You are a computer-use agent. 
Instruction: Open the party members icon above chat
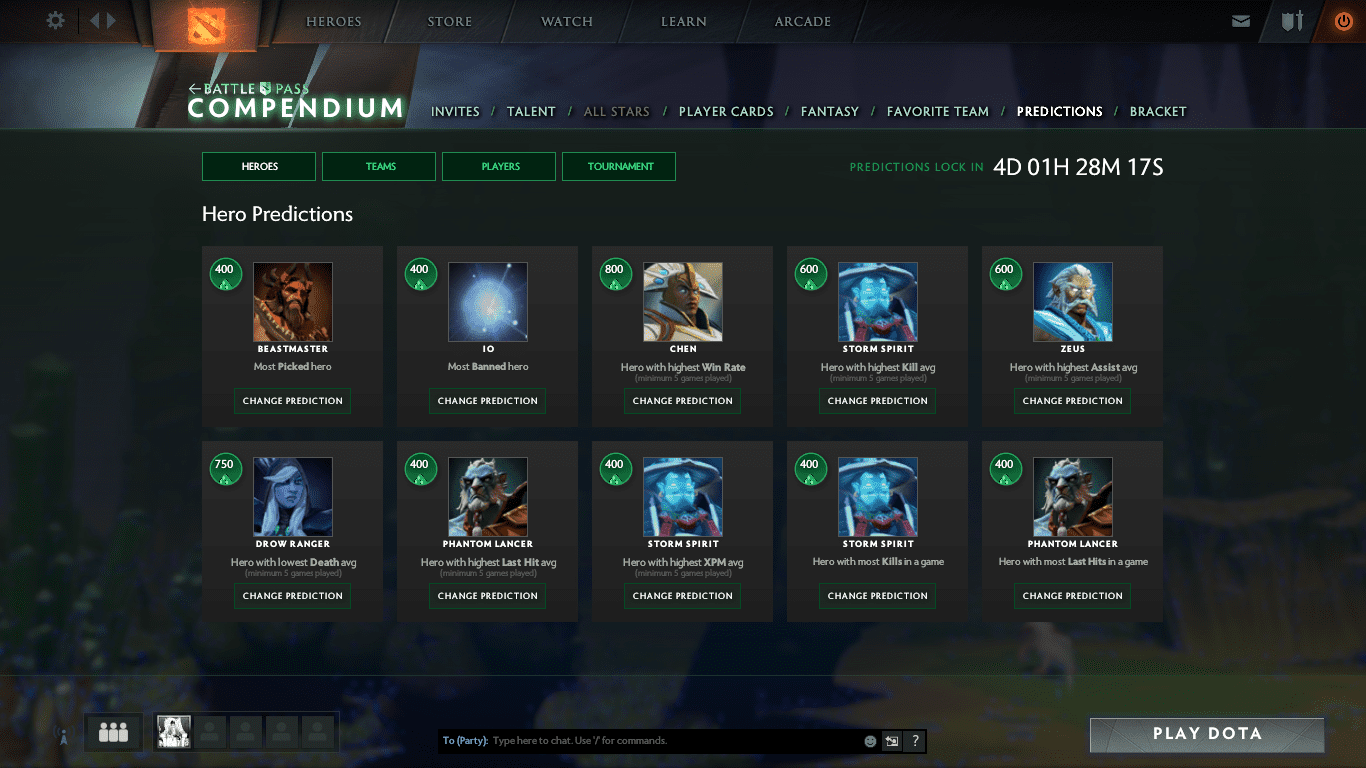click(x=112, y=732)
